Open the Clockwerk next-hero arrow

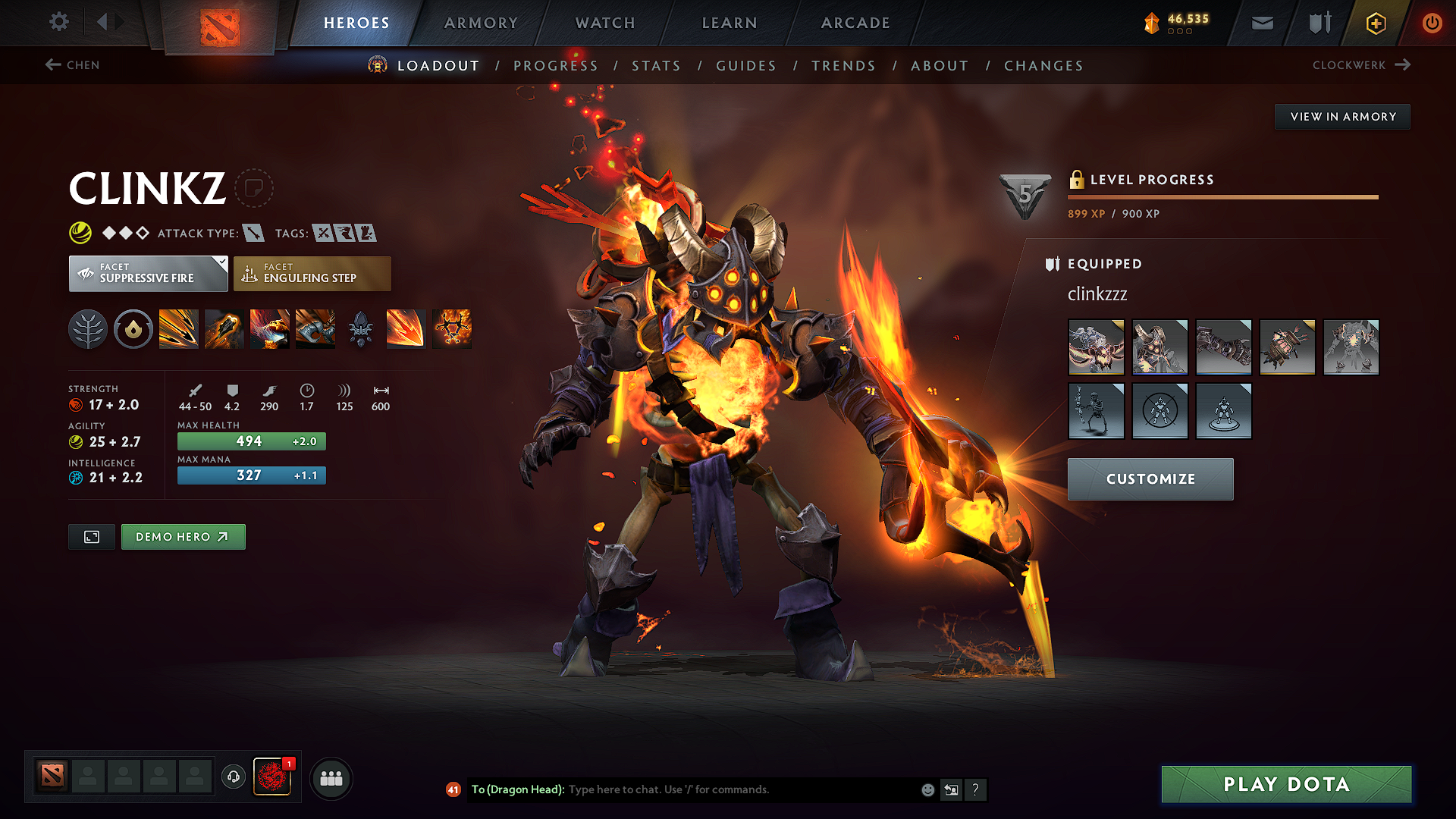click(x=1402, y=65)
